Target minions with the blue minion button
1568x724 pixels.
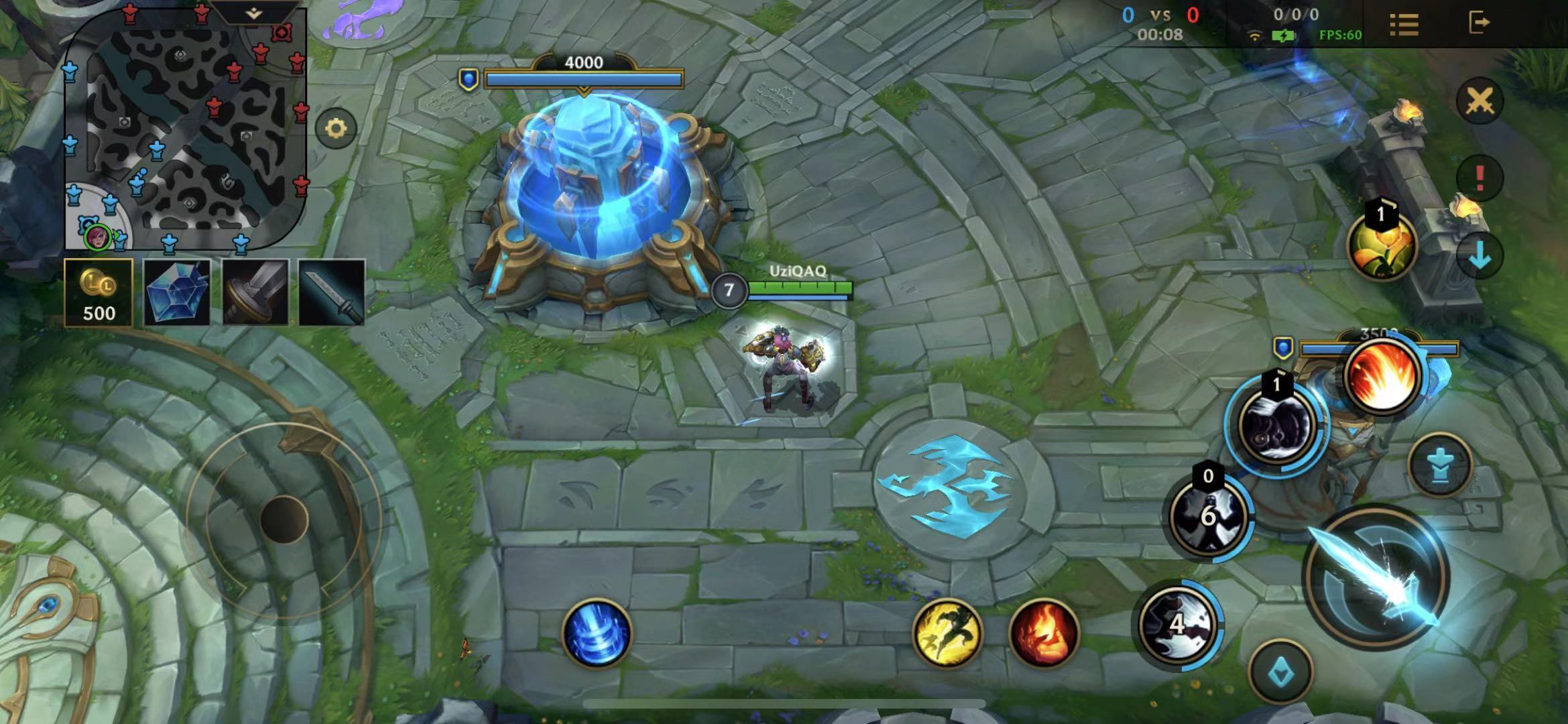pyautogui.click(x=1440, y=465)
